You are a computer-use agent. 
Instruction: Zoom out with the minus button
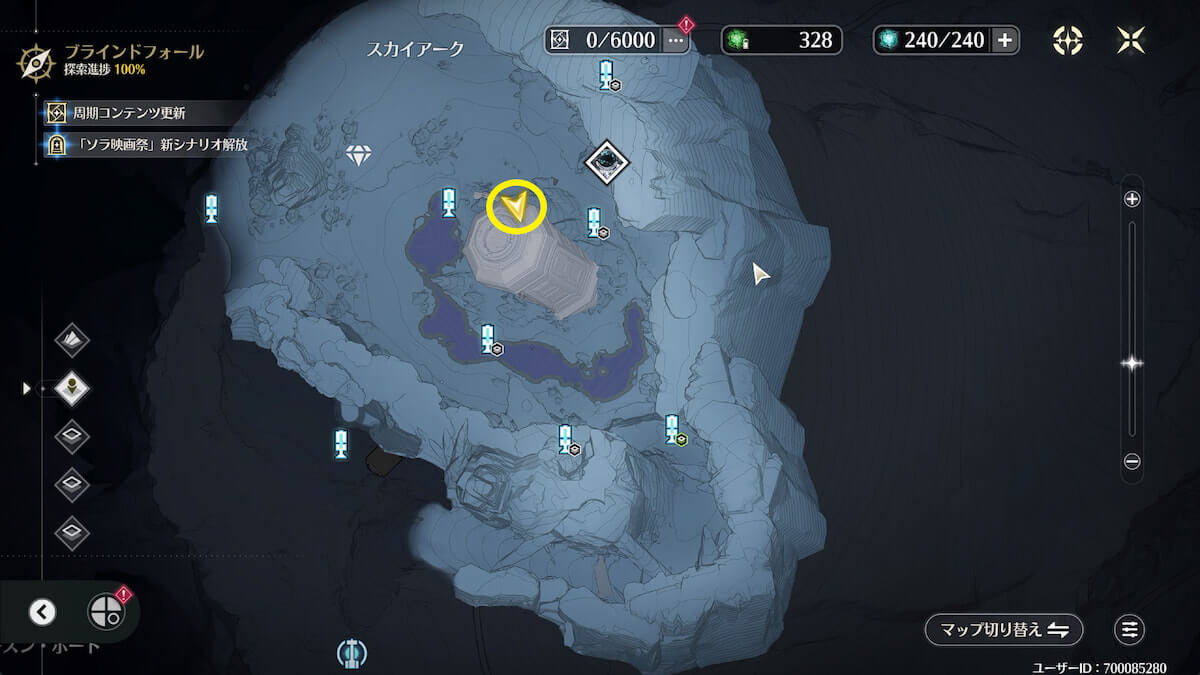(x=1132, y=462)
